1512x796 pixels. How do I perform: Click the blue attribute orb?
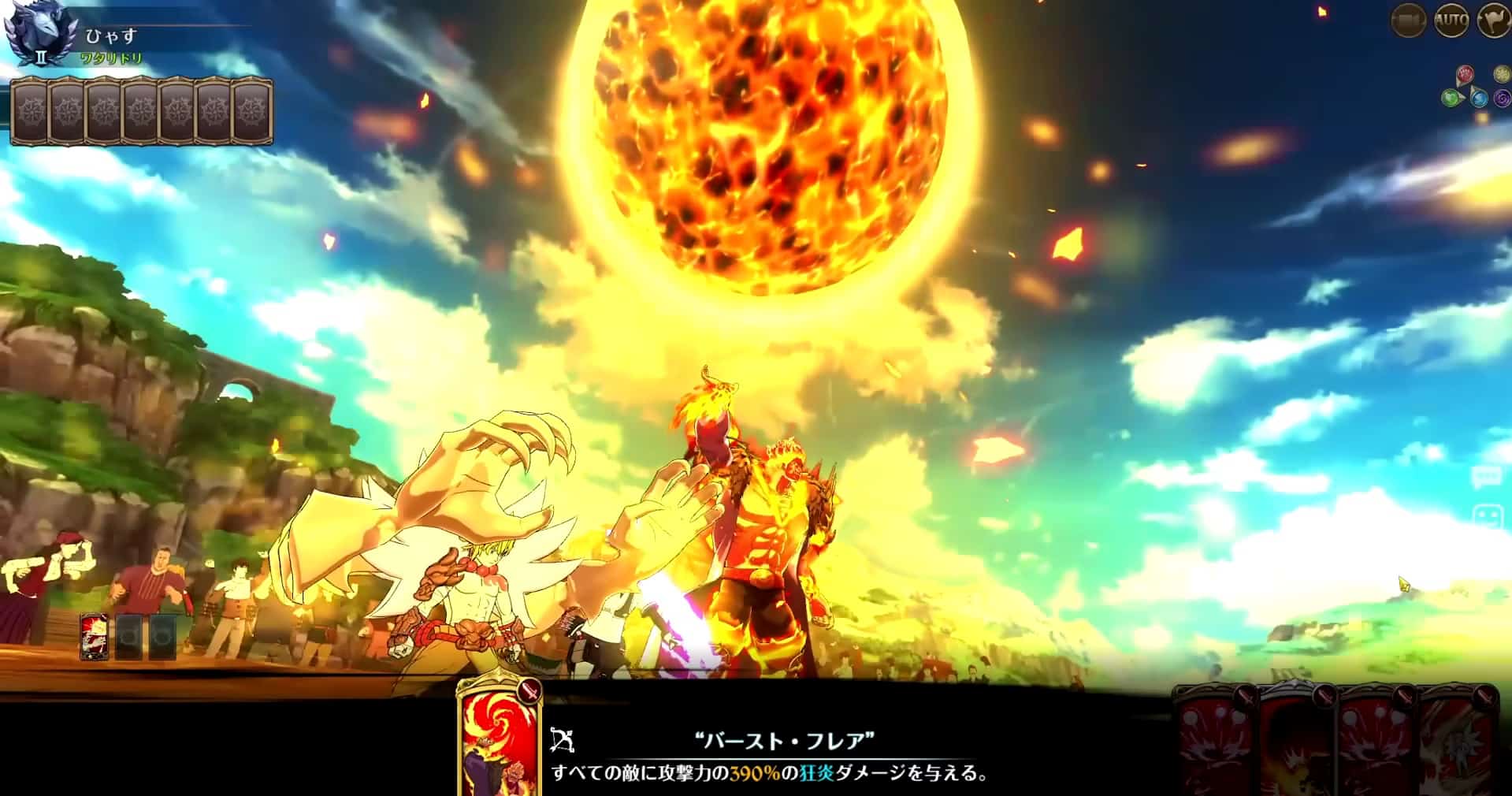1480,98
